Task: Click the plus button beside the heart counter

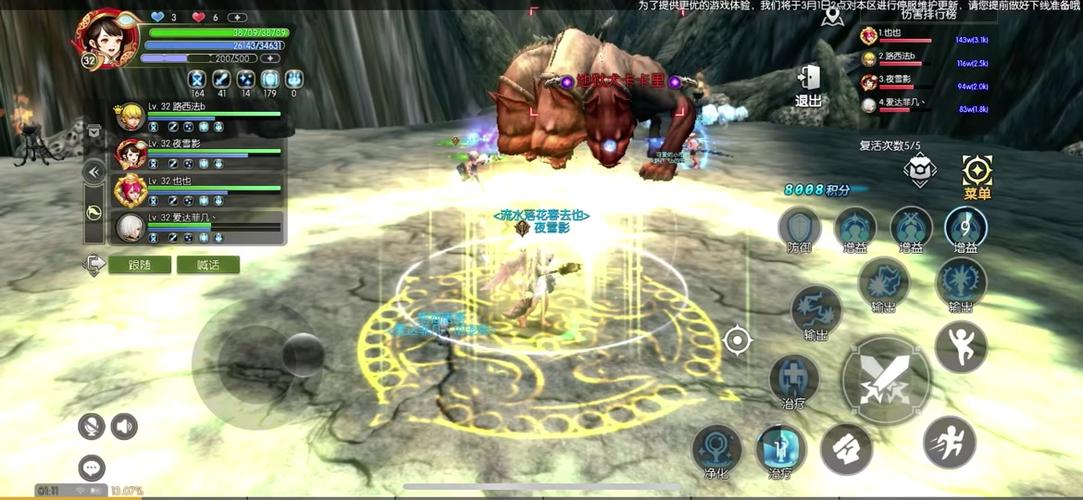Action: [x=237, y=17]
